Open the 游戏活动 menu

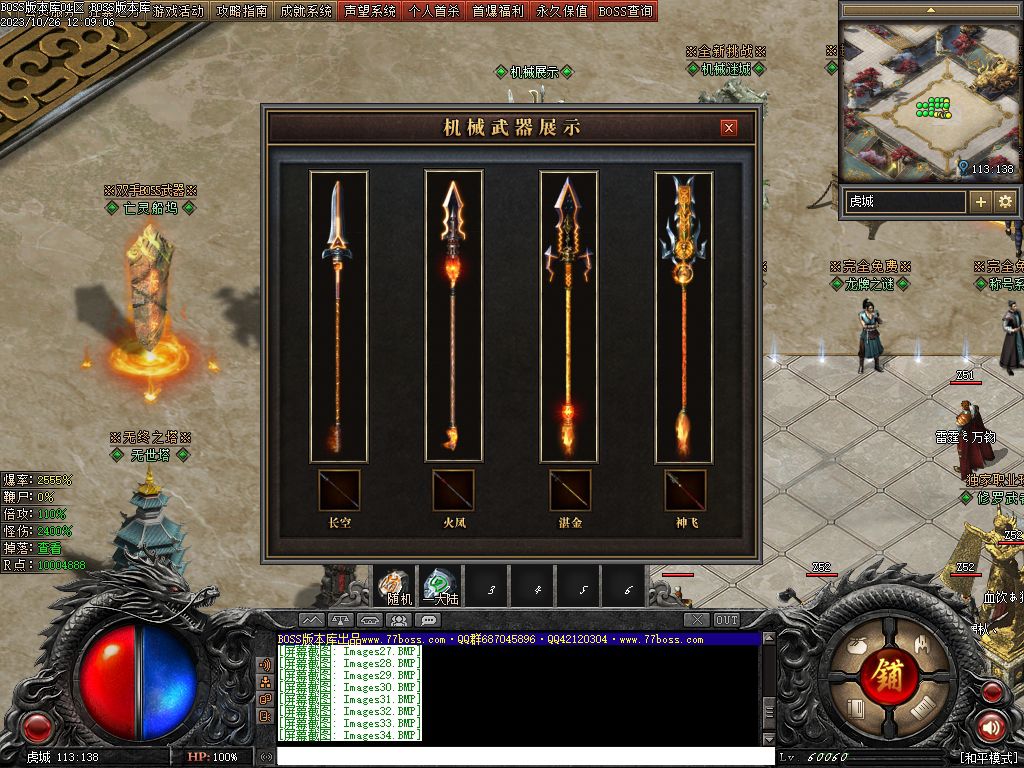(178, 12)
